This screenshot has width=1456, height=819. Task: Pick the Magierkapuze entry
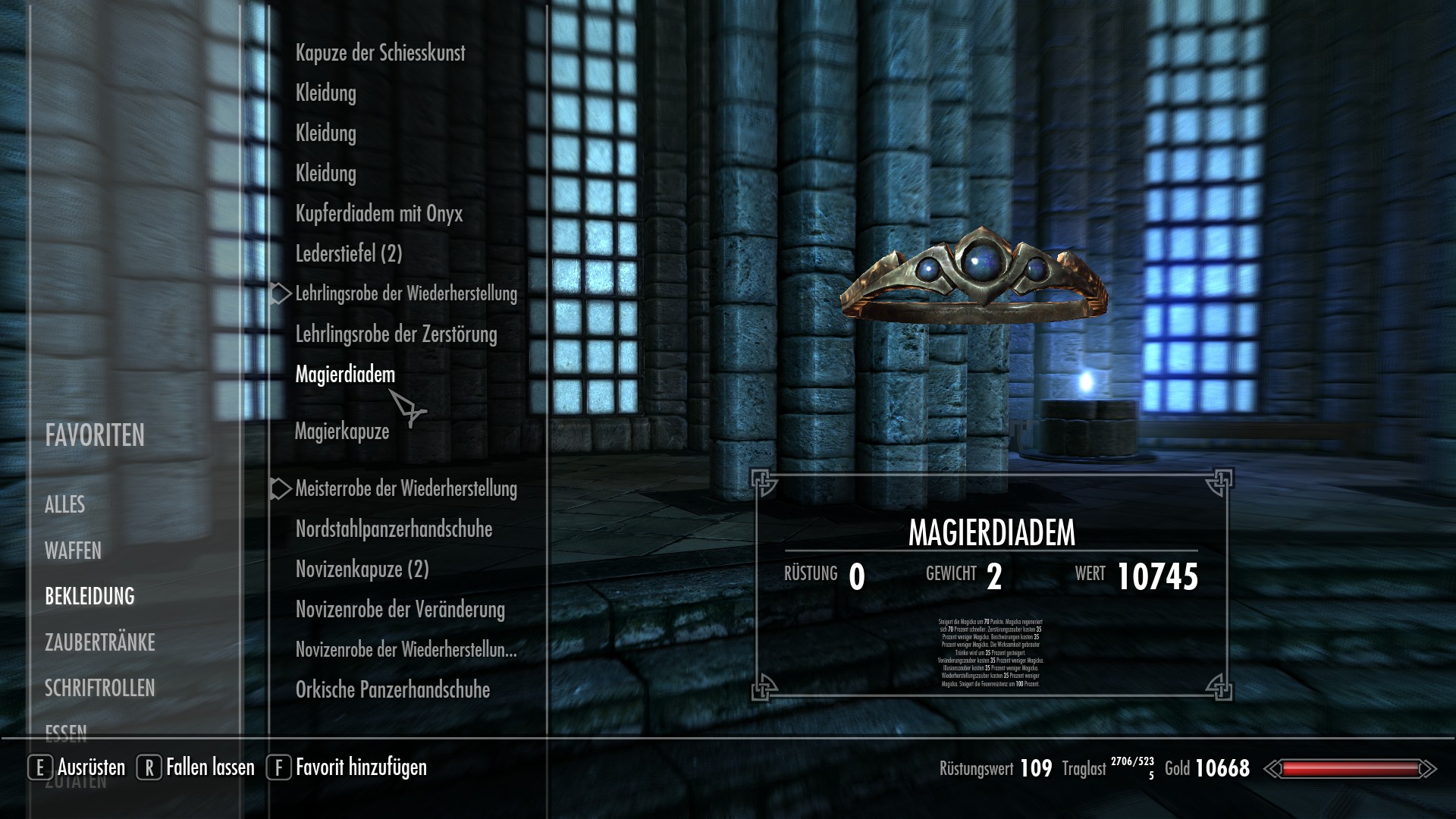[x=341, y=431]
